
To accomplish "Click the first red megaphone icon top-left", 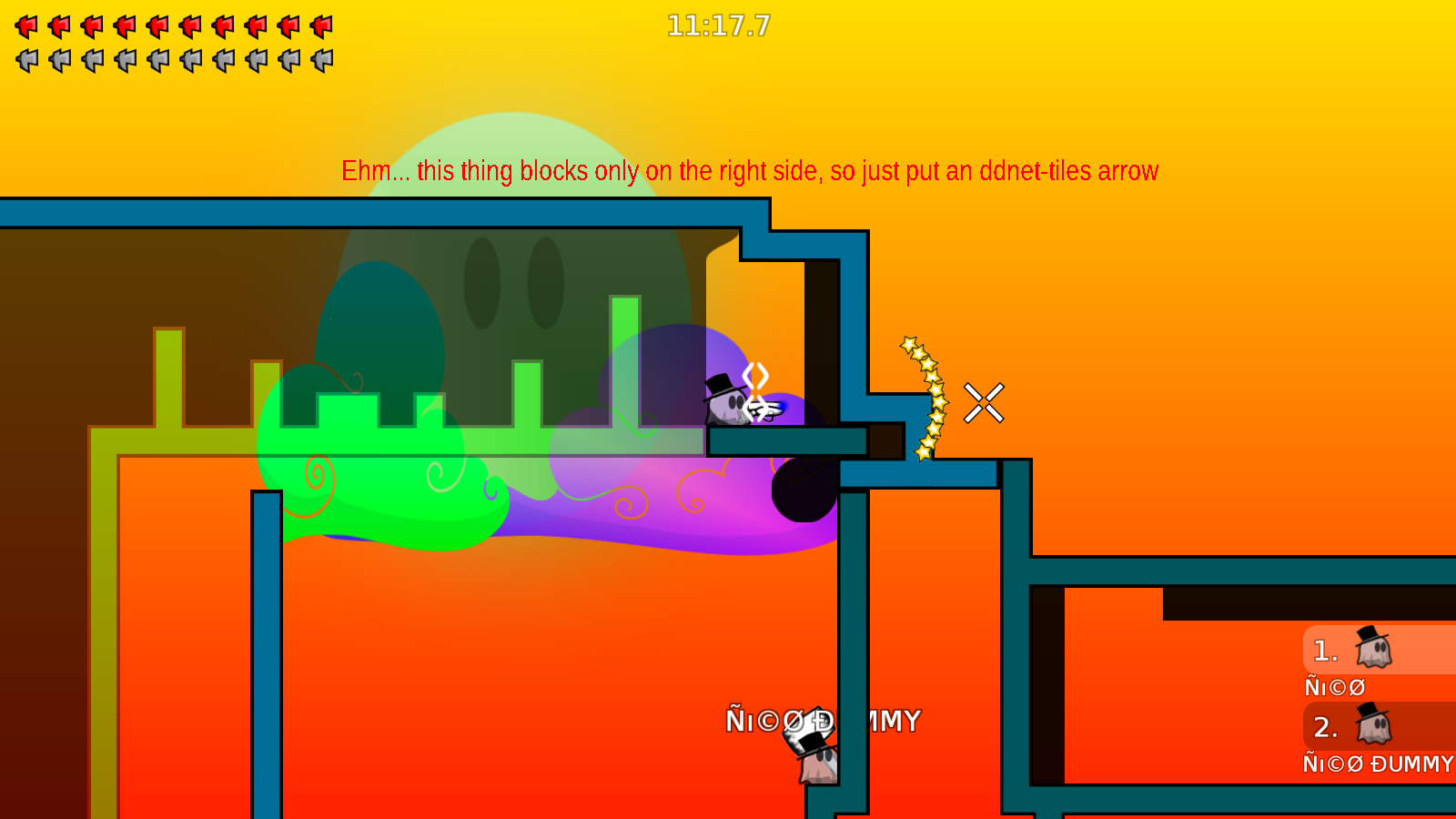I will click(26, 26).
